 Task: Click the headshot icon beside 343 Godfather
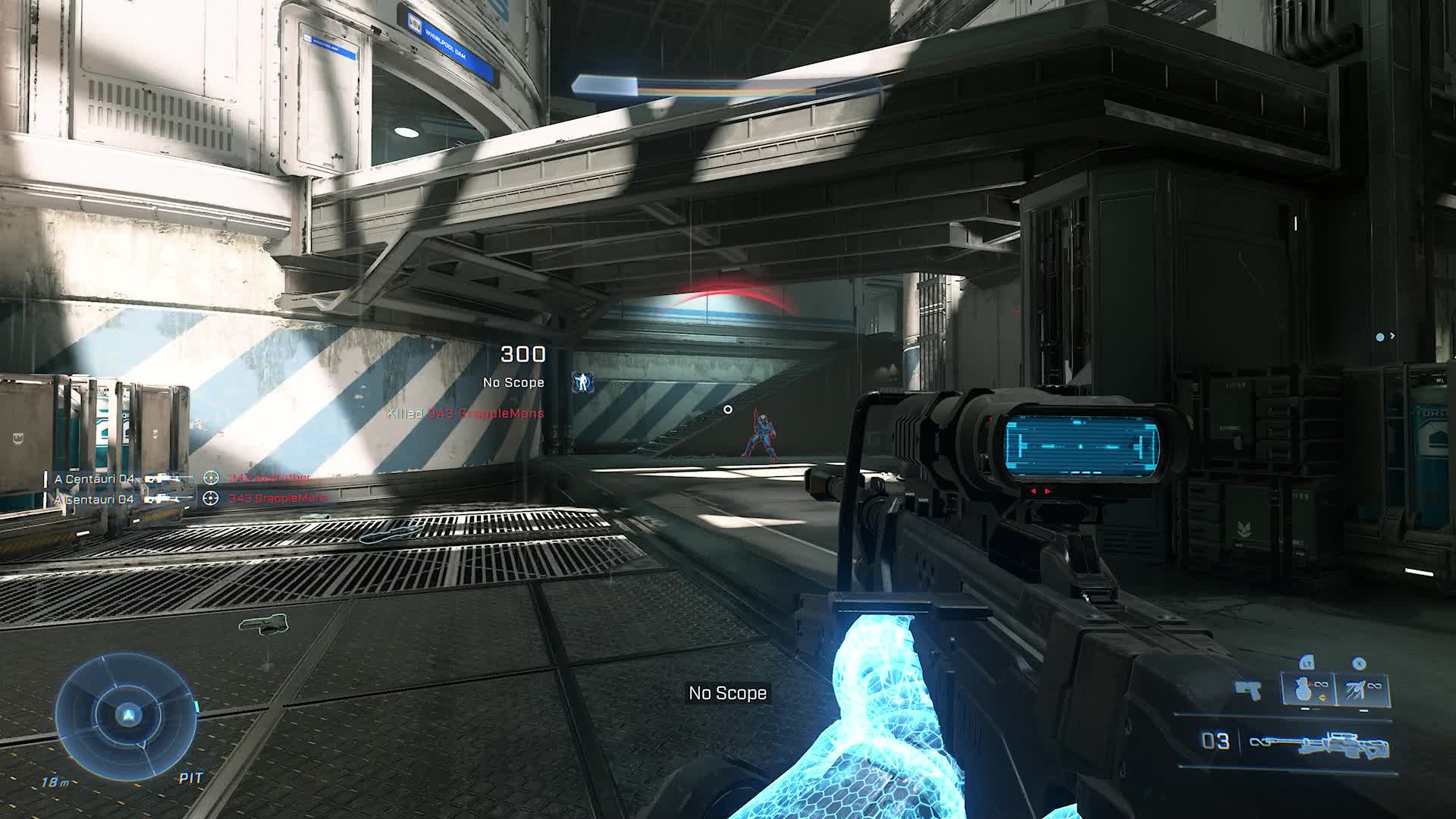pyautogui.click(x=211, y=478)
